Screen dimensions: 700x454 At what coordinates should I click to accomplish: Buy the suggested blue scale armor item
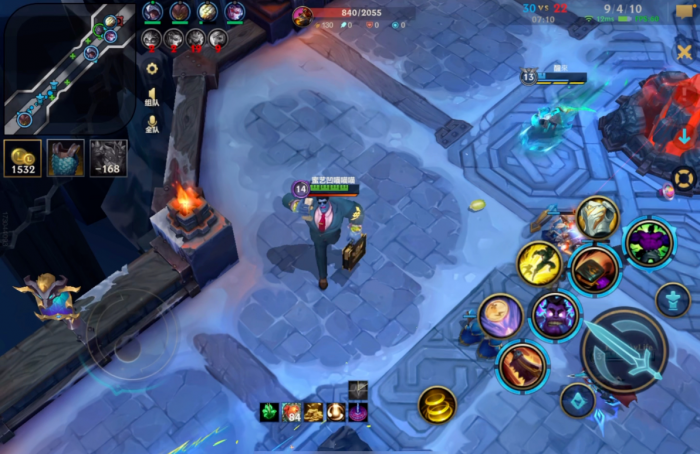[66, 158]
